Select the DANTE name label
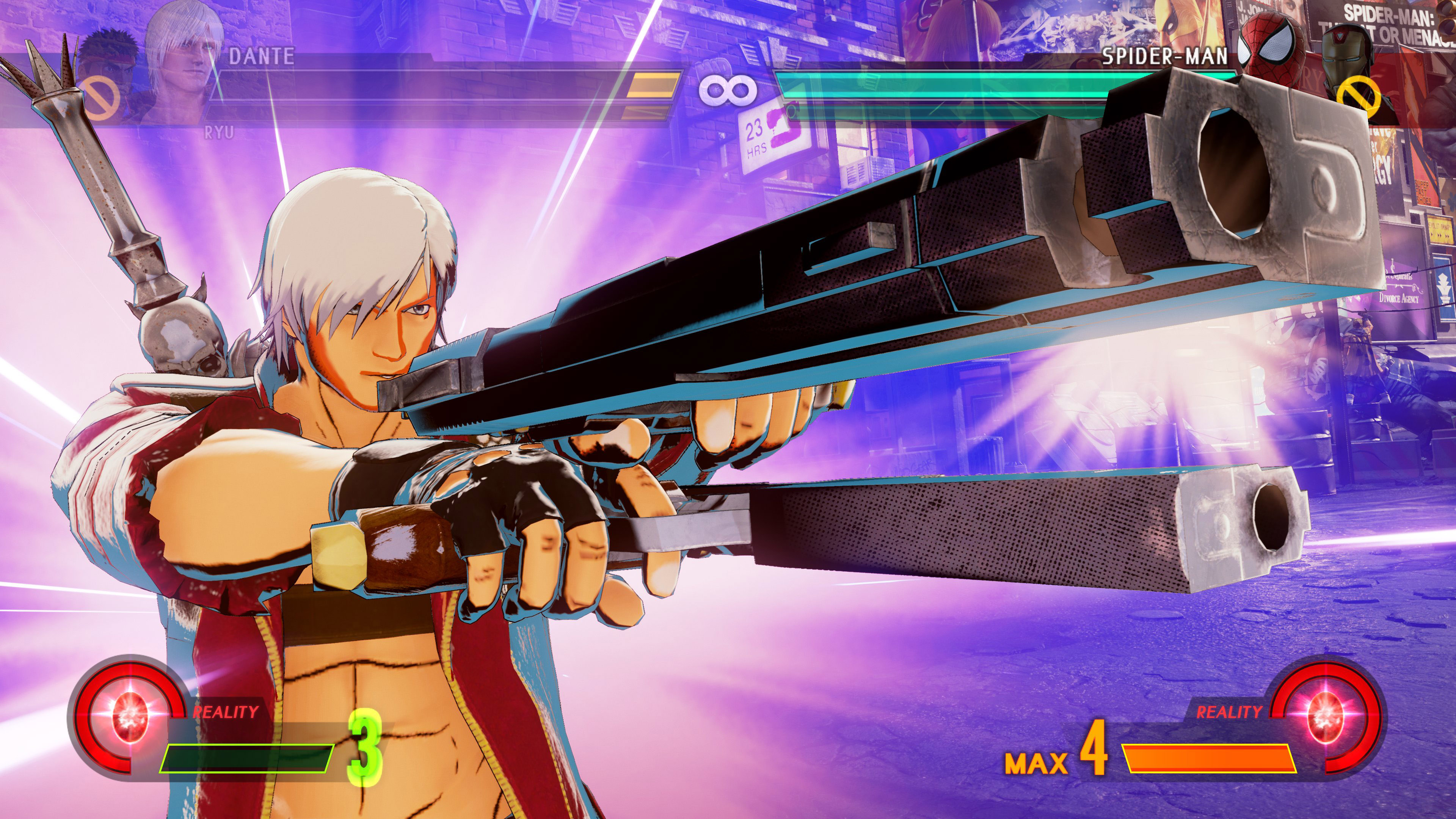Image resolution: width=1456 pixels, height=819 pixels. coord(262,55)
